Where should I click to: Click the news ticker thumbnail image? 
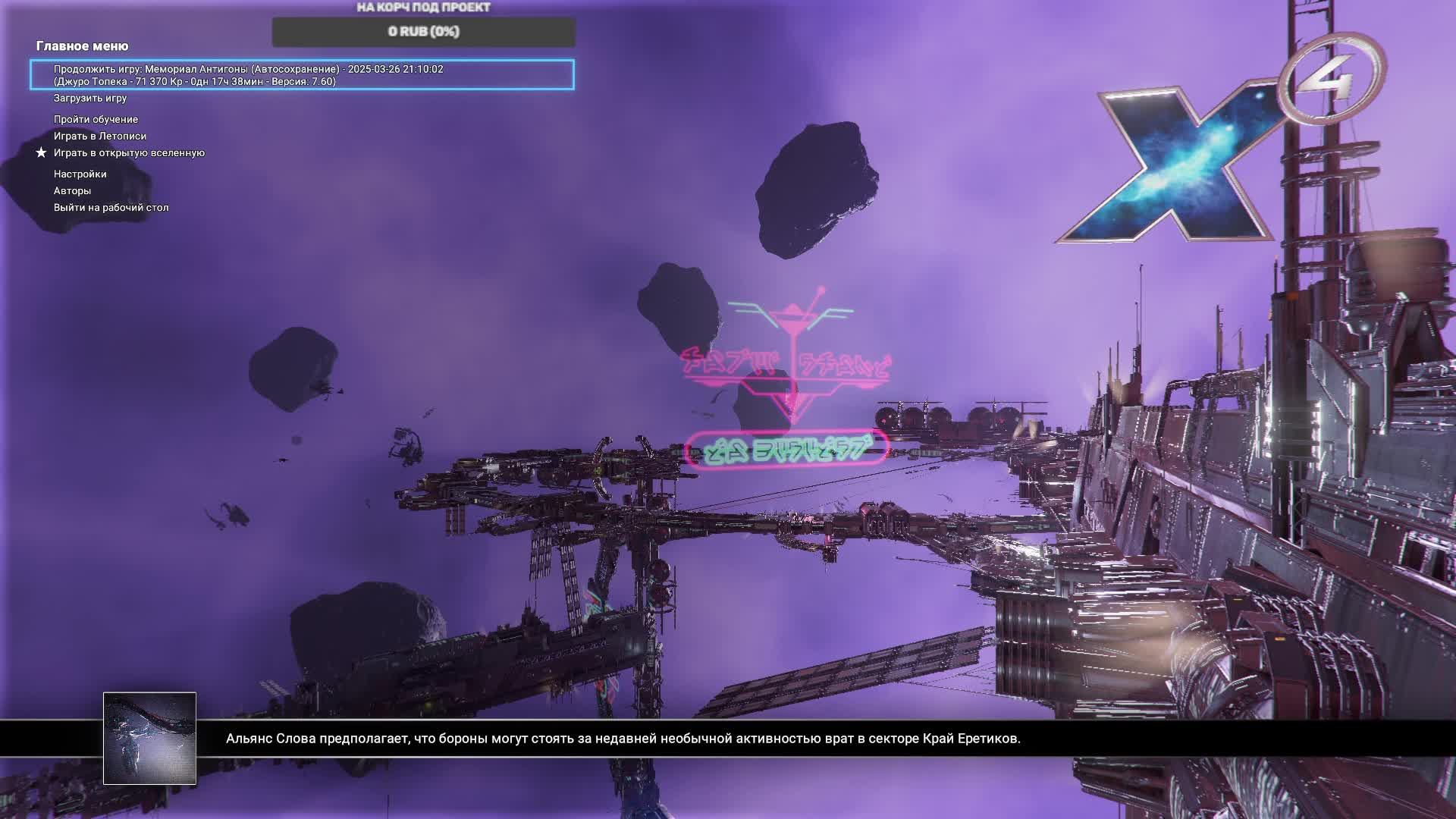tap(149, 738)
